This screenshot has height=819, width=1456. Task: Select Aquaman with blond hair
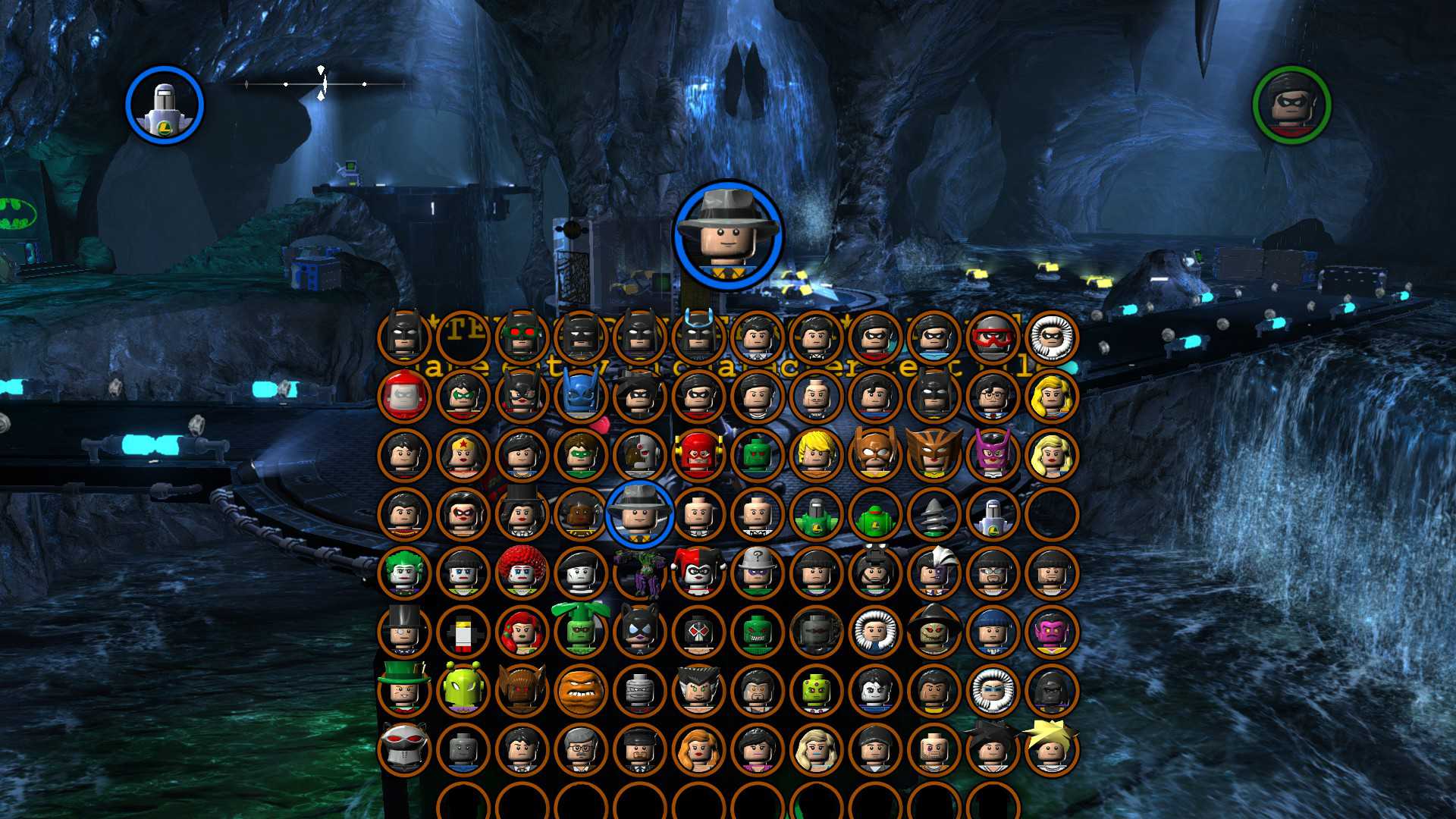tap(816, 455)
